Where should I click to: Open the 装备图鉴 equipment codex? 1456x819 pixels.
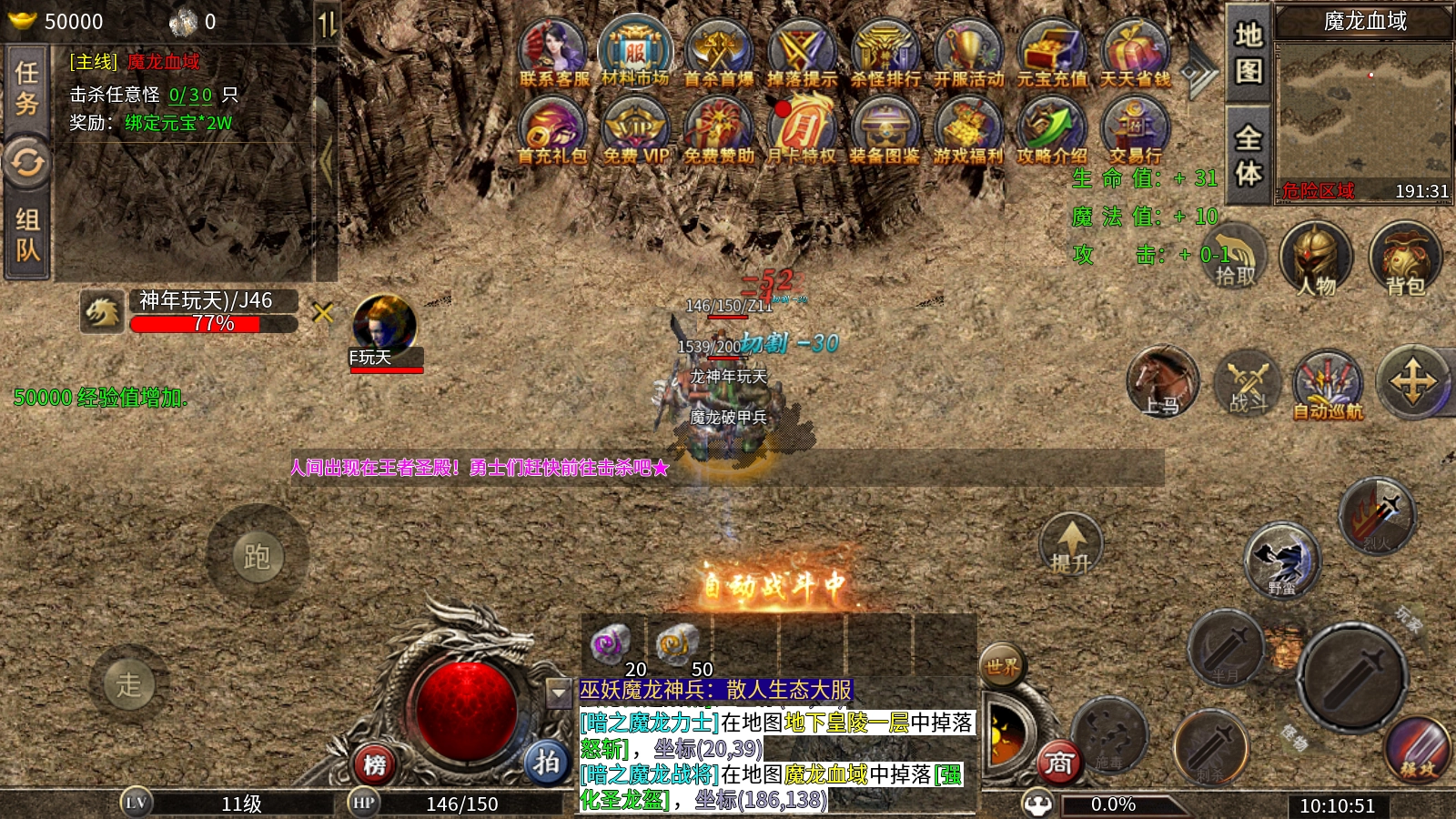(884, 132)
